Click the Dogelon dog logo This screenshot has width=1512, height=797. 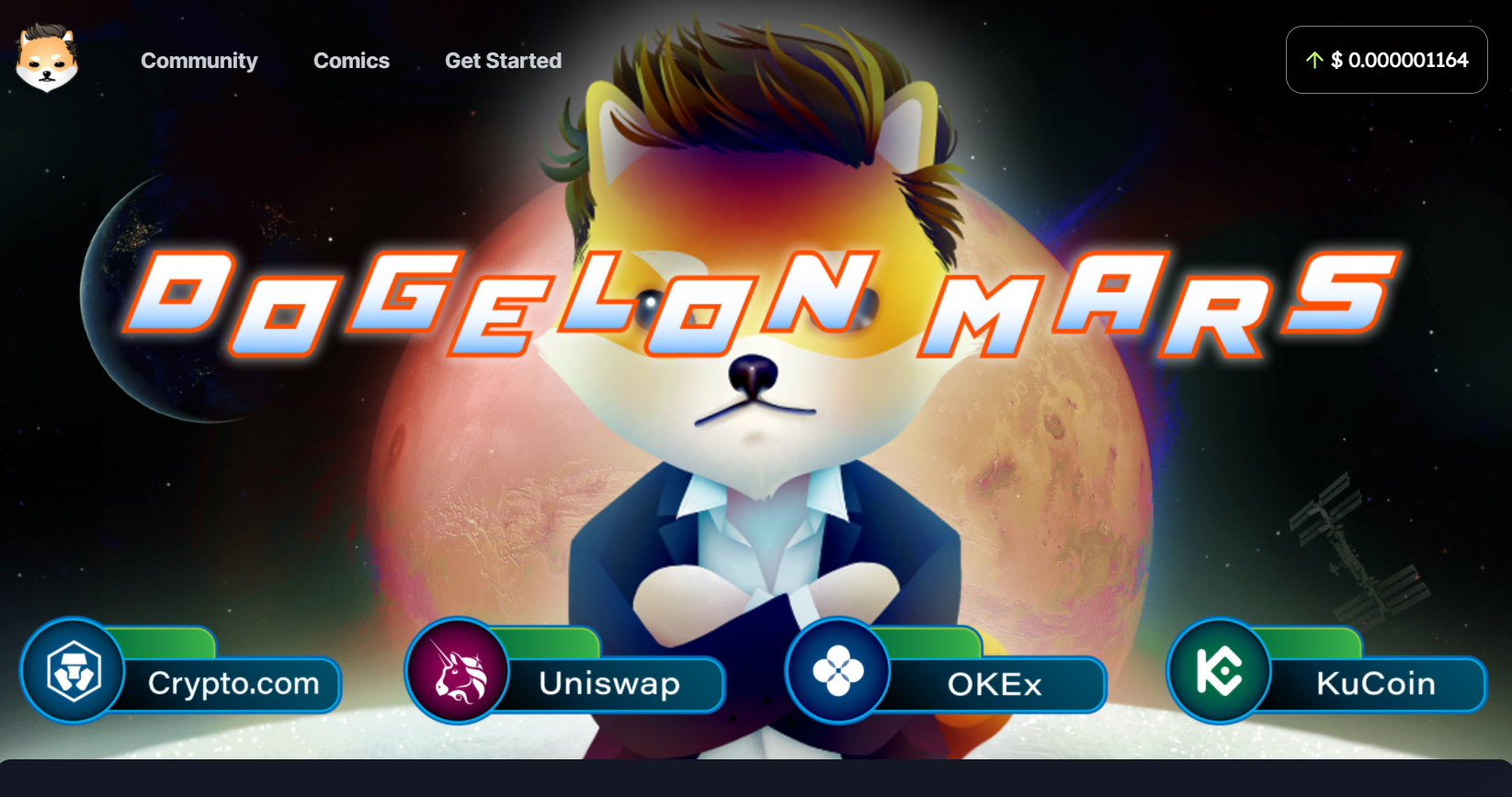(47, 59)
